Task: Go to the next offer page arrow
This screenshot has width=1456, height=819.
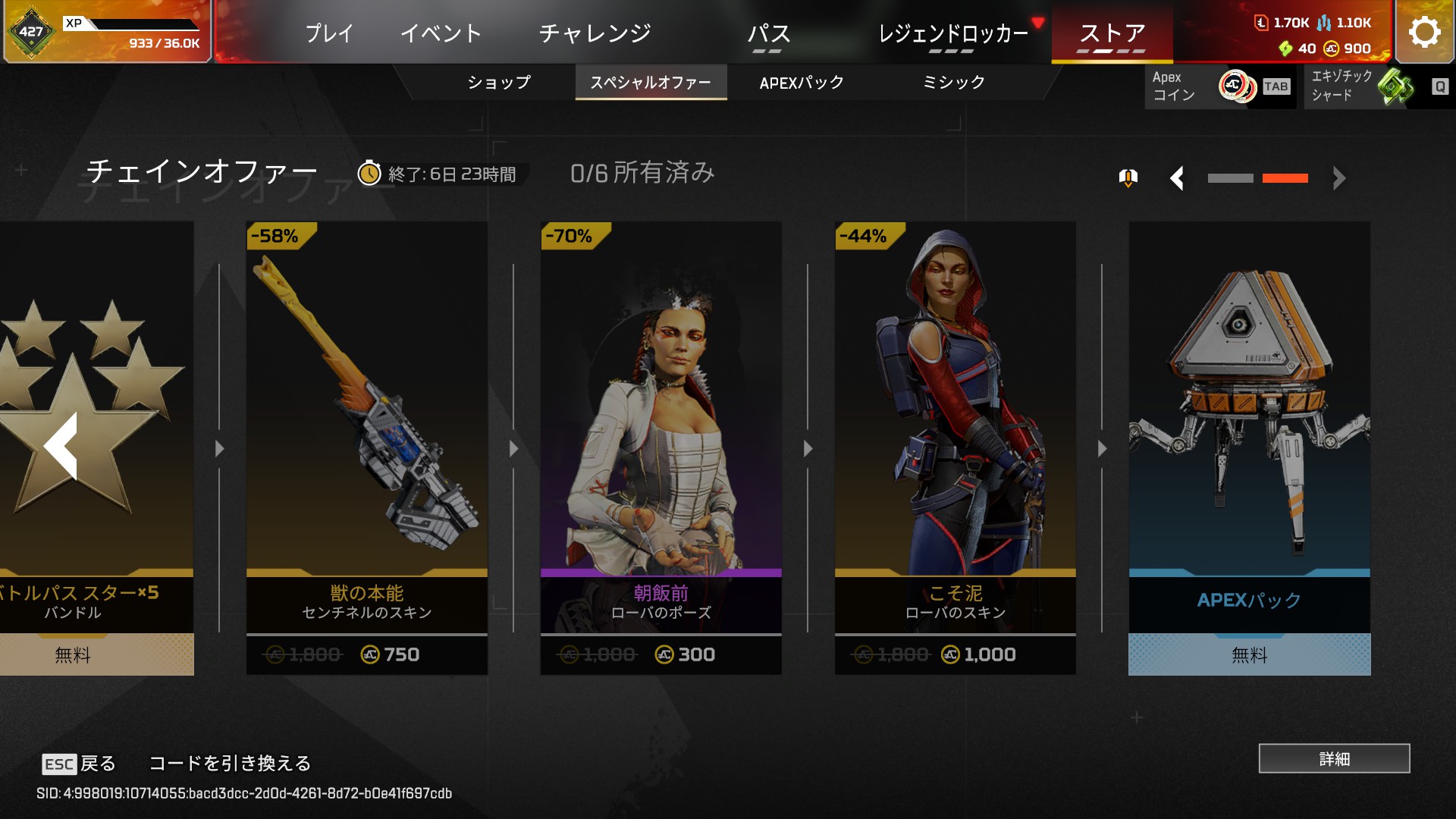Action: coord(1338,179)
